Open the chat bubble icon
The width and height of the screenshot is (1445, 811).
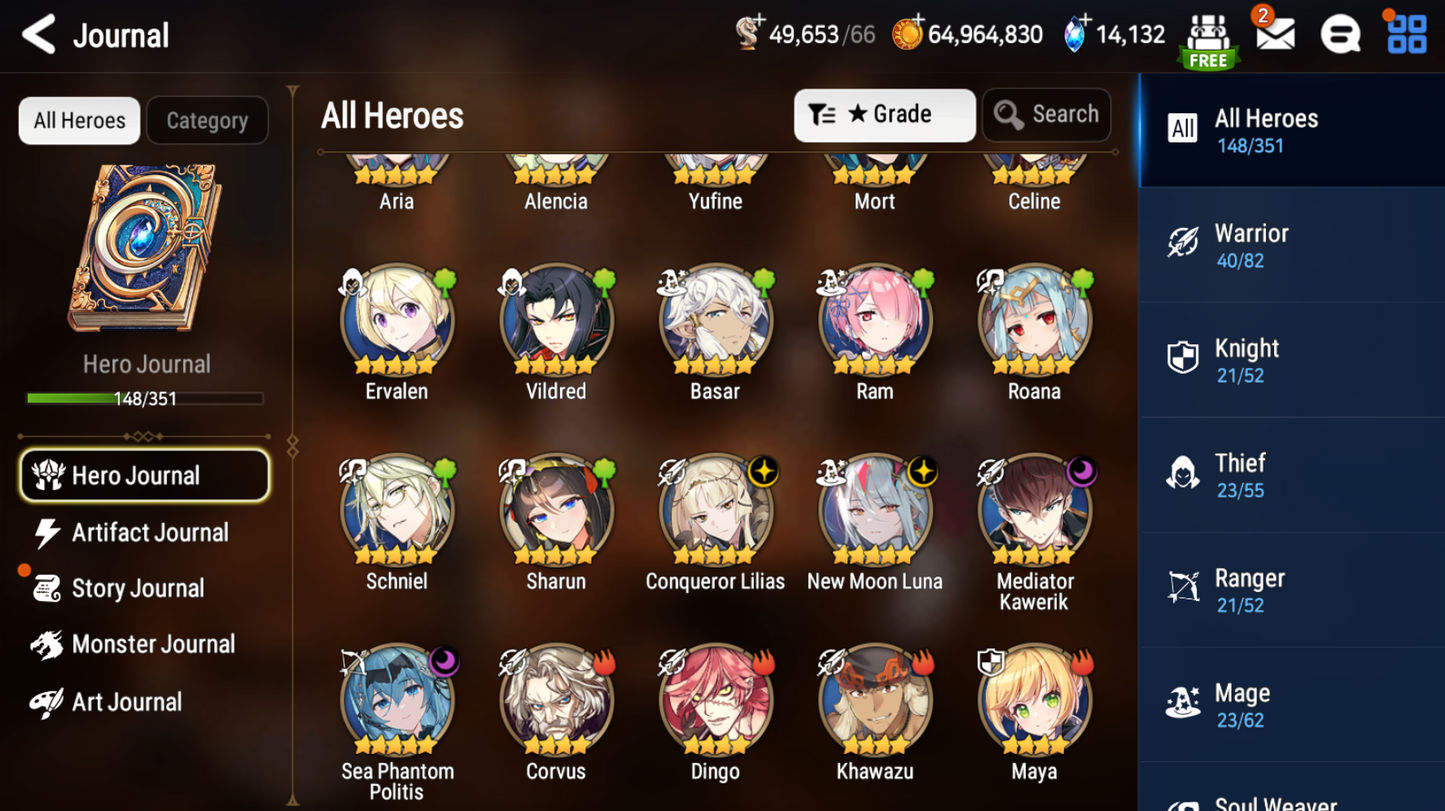pos(1340,35)
